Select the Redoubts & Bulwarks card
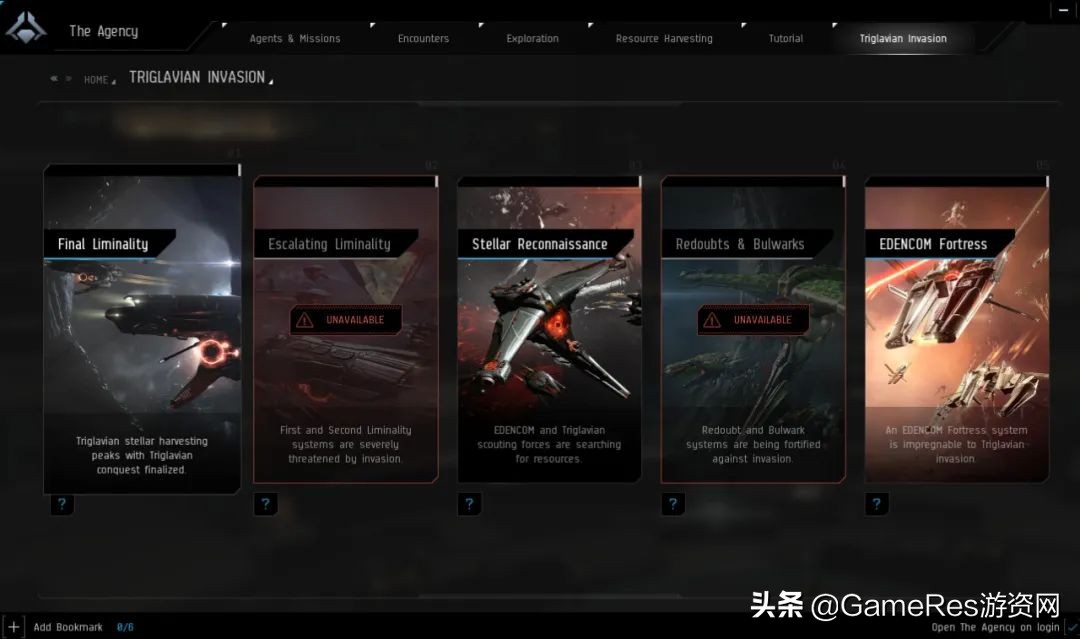Screen dimensions: 1080x639 click(753, 330)
